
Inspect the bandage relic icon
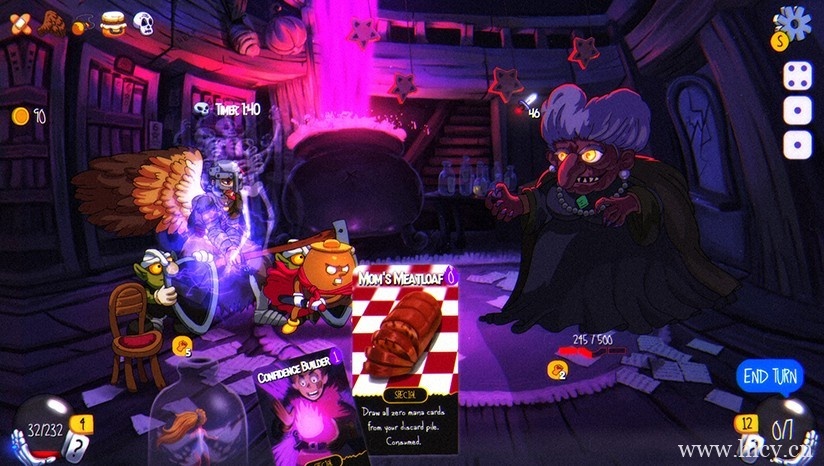tap(21, 24)
